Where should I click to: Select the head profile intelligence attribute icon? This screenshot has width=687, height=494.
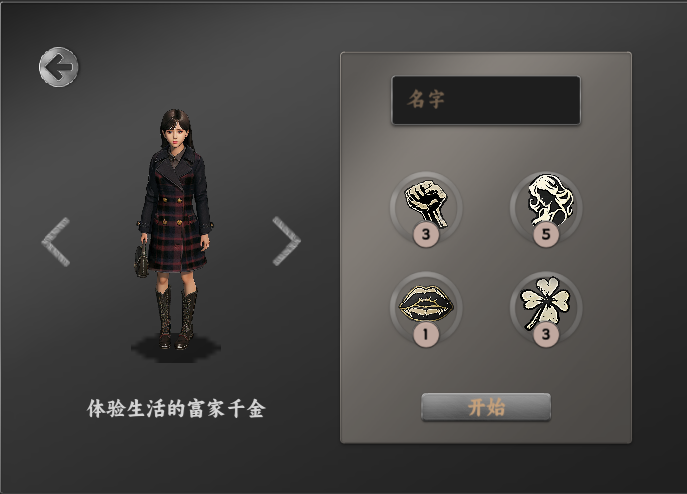point(545,203)
